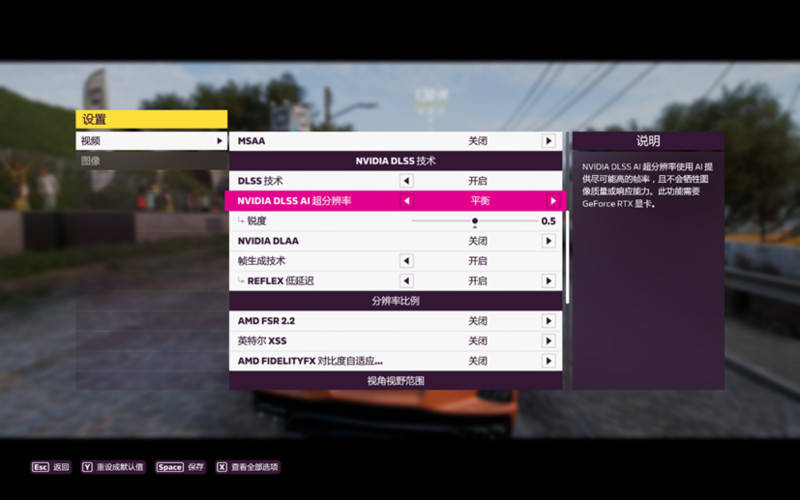Click the left arrow for 帧生成技术
Image resolution: width=800 pixels, height=500 pixels.
pyautogui.click(x=406, y=261)
